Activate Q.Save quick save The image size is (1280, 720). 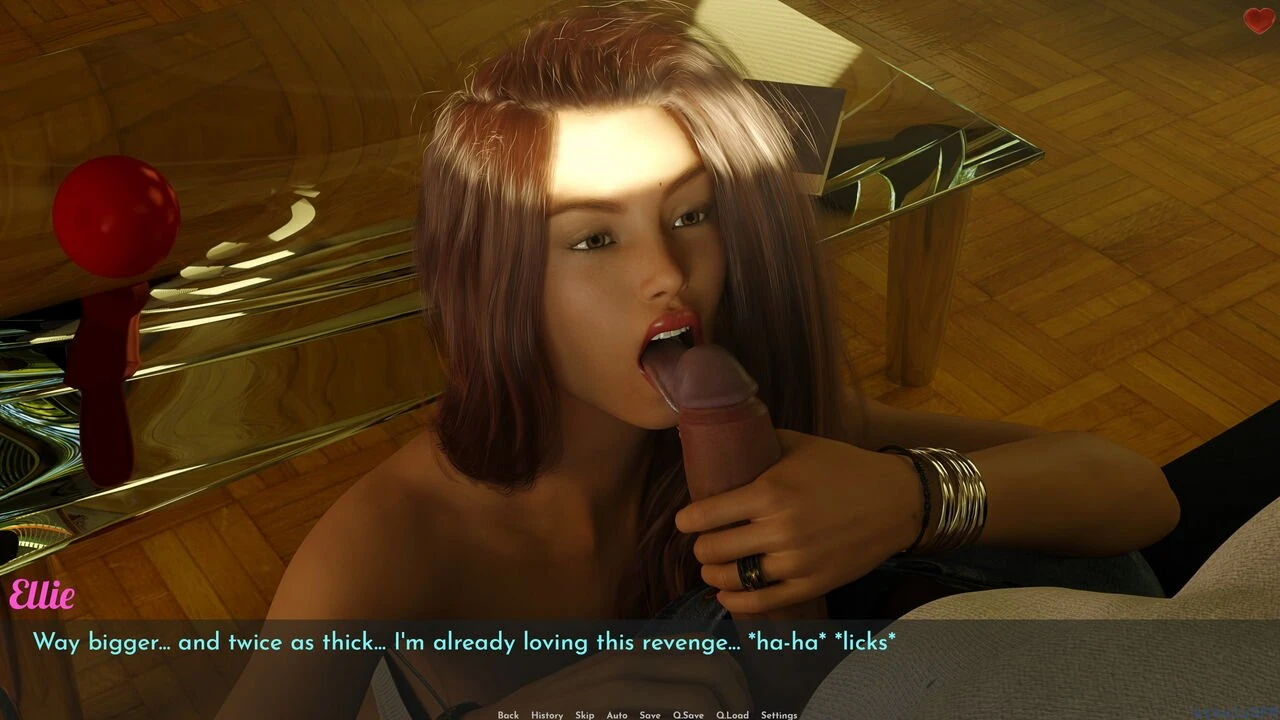[687, 715]
